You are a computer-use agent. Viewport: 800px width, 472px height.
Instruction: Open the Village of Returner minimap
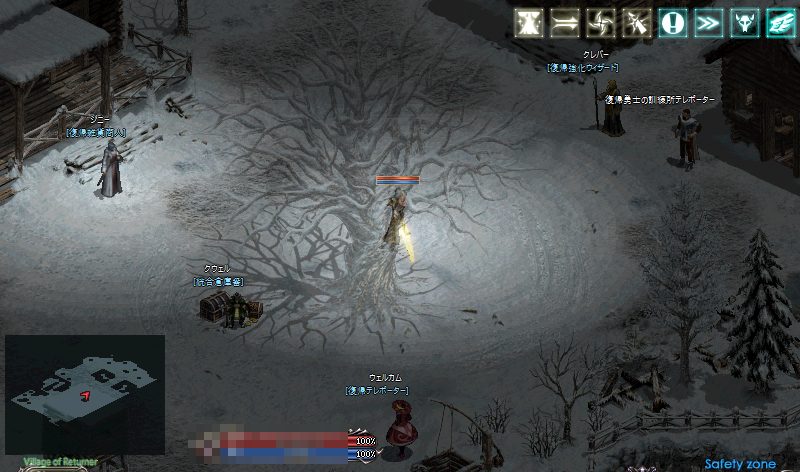click(x=85, y=390)
